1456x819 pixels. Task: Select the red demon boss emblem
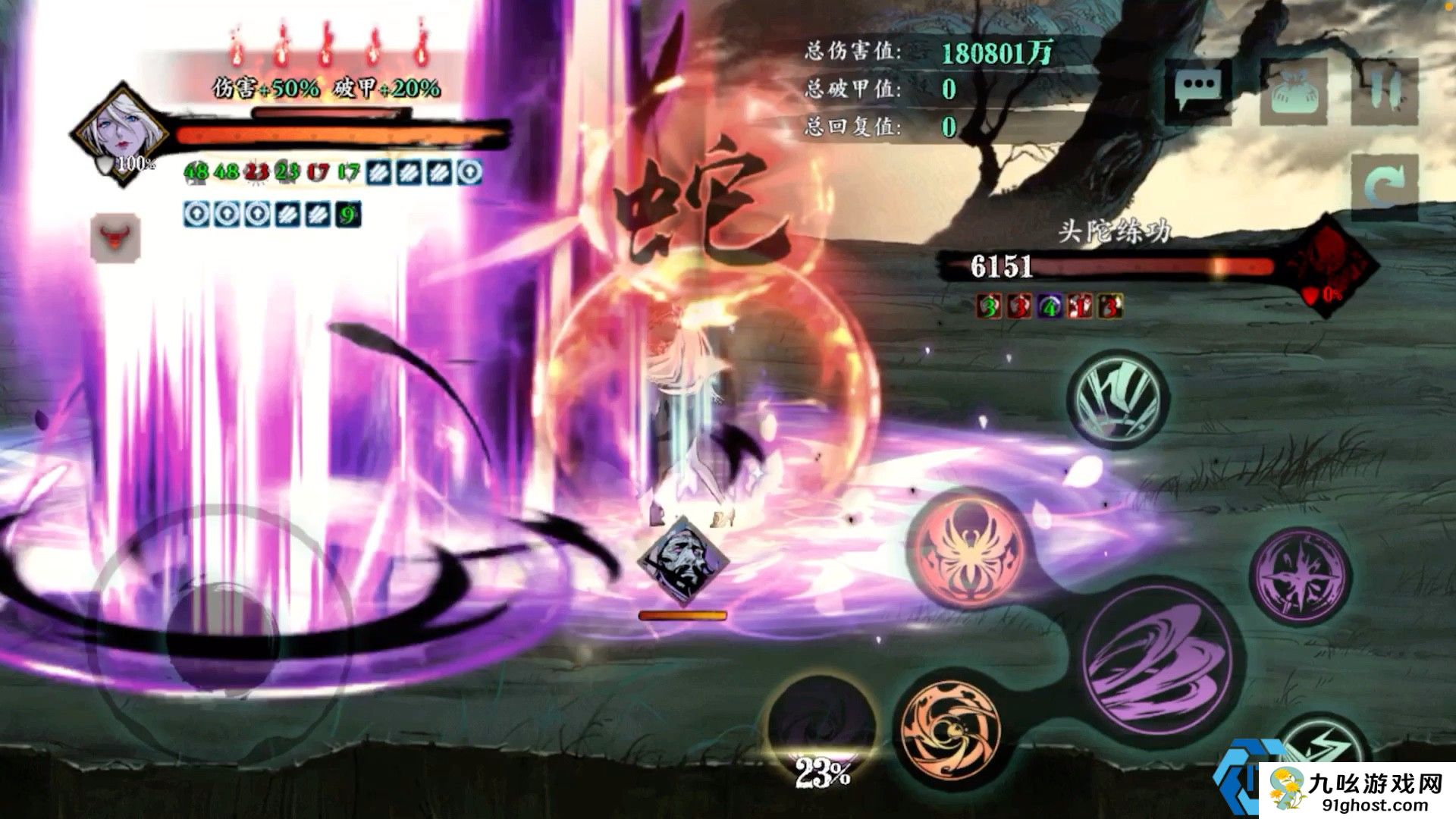click(x=1335, y=262)
